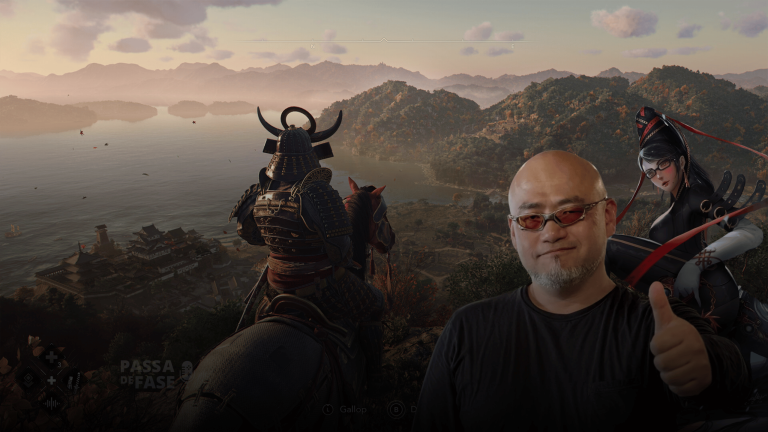Select the healing ration slot with count 3
768x432 pixels.
[x=51, y=357]
